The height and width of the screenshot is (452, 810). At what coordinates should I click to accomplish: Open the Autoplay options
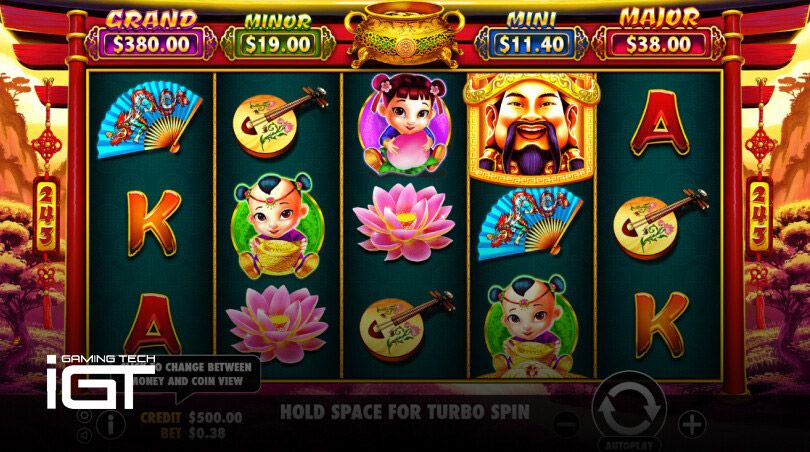[627, 442]
